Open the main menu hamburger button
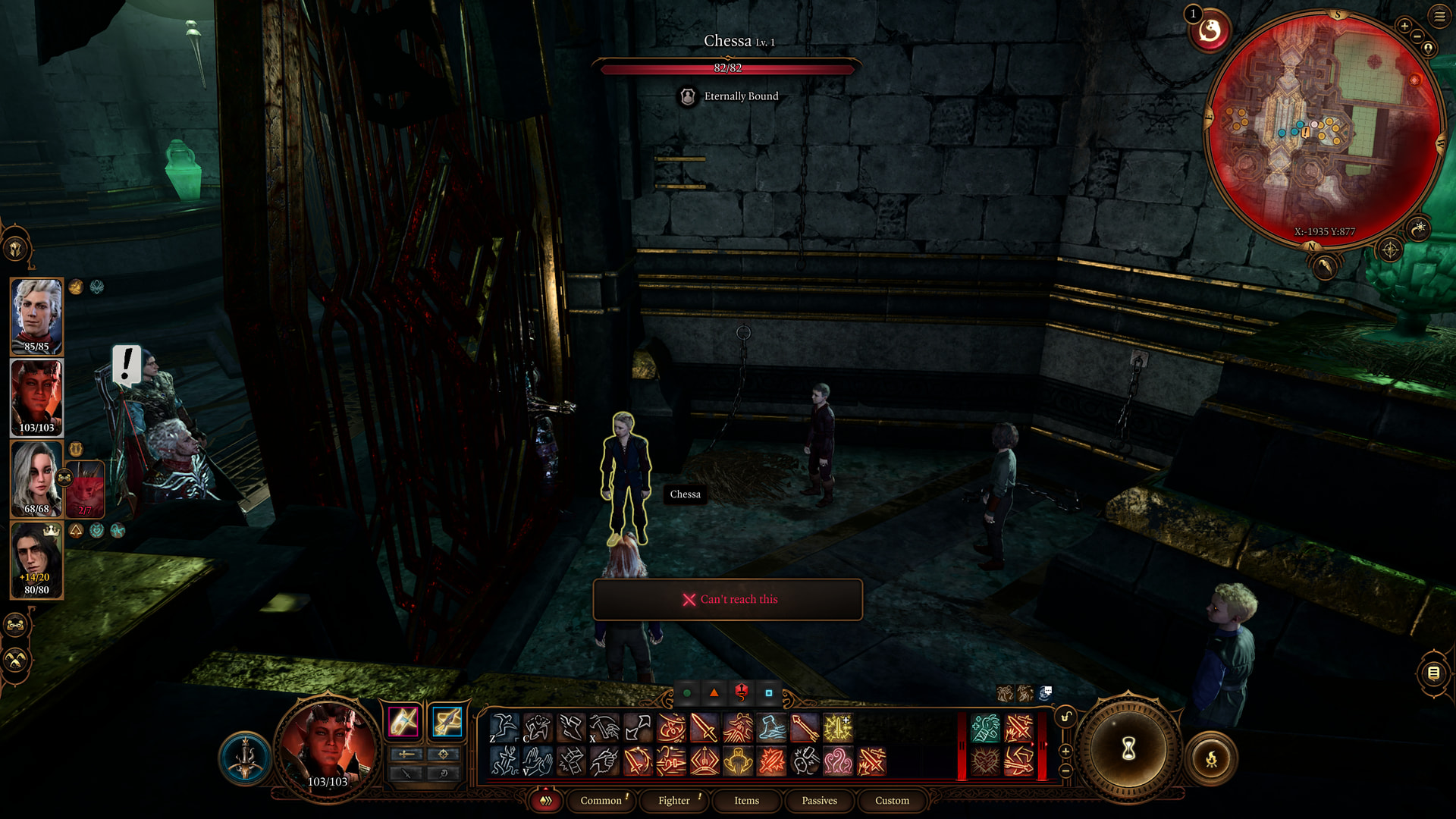 (x=1439, y=16)
